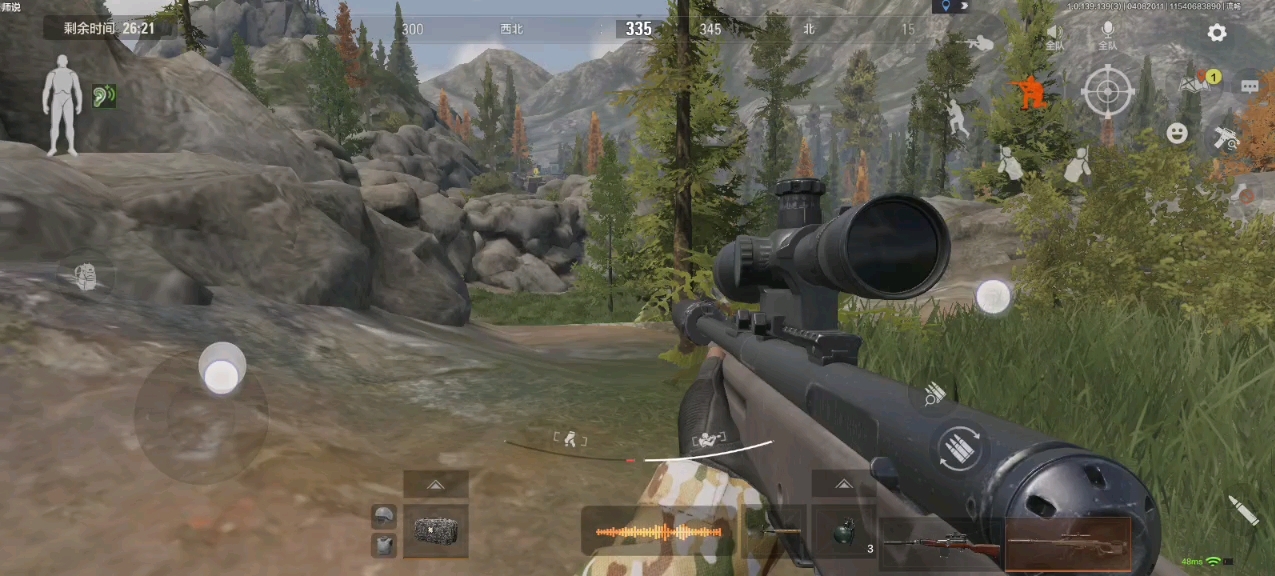Open the backpack item slot
Screen dimensions: 1275x576
coord(436,531)
